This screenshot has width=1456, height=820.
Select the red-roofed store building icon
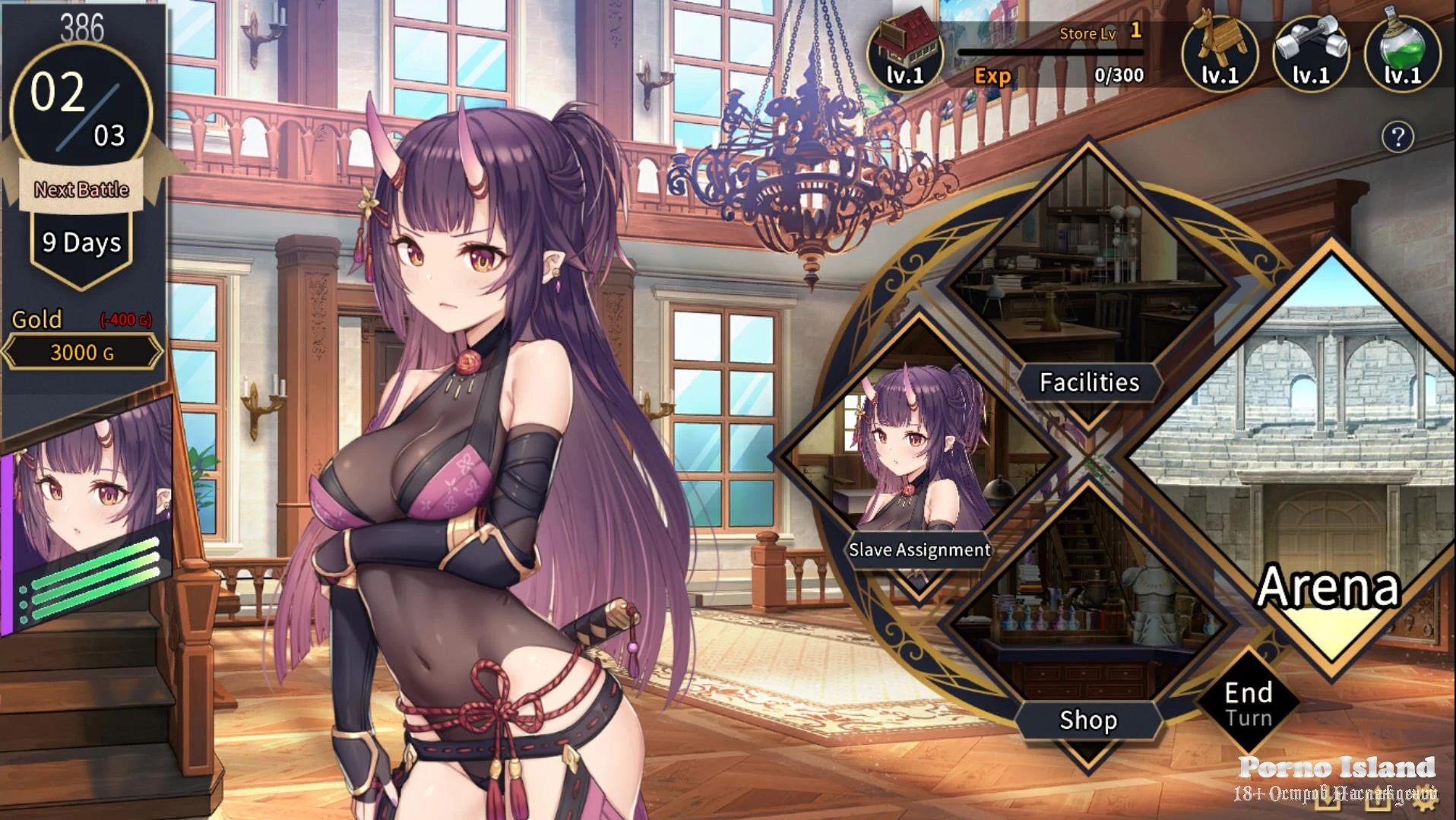click(904, 53)
